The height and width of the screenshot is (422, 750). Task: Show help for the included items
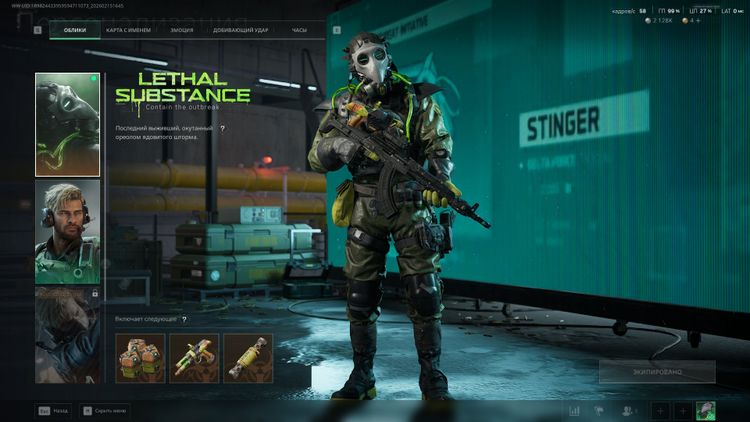coord(184,319)
